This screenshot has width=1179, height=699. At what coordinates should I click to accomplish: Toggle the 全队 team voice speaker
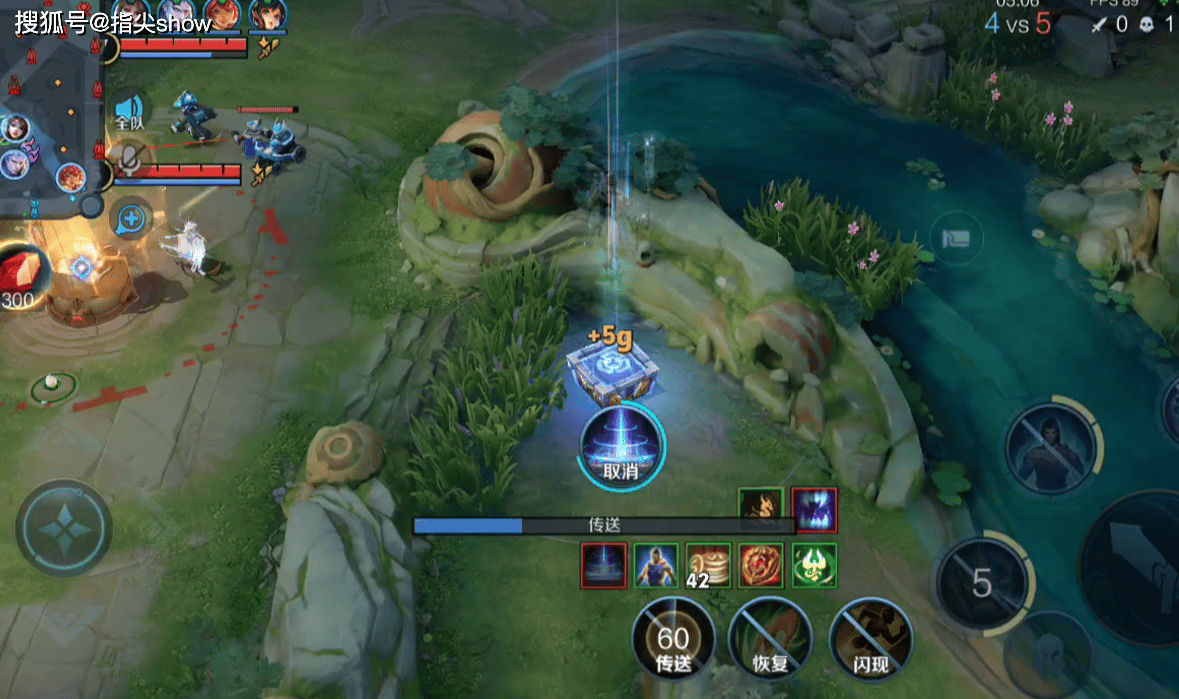point(129,111)
